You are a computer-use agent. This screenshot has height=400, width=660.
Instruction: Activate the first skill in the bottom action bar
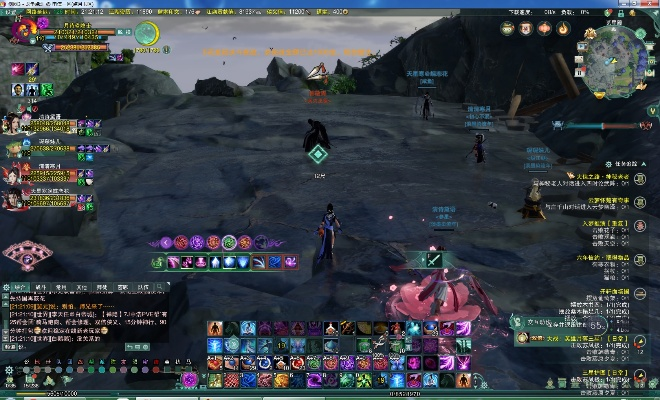[214, 328]
